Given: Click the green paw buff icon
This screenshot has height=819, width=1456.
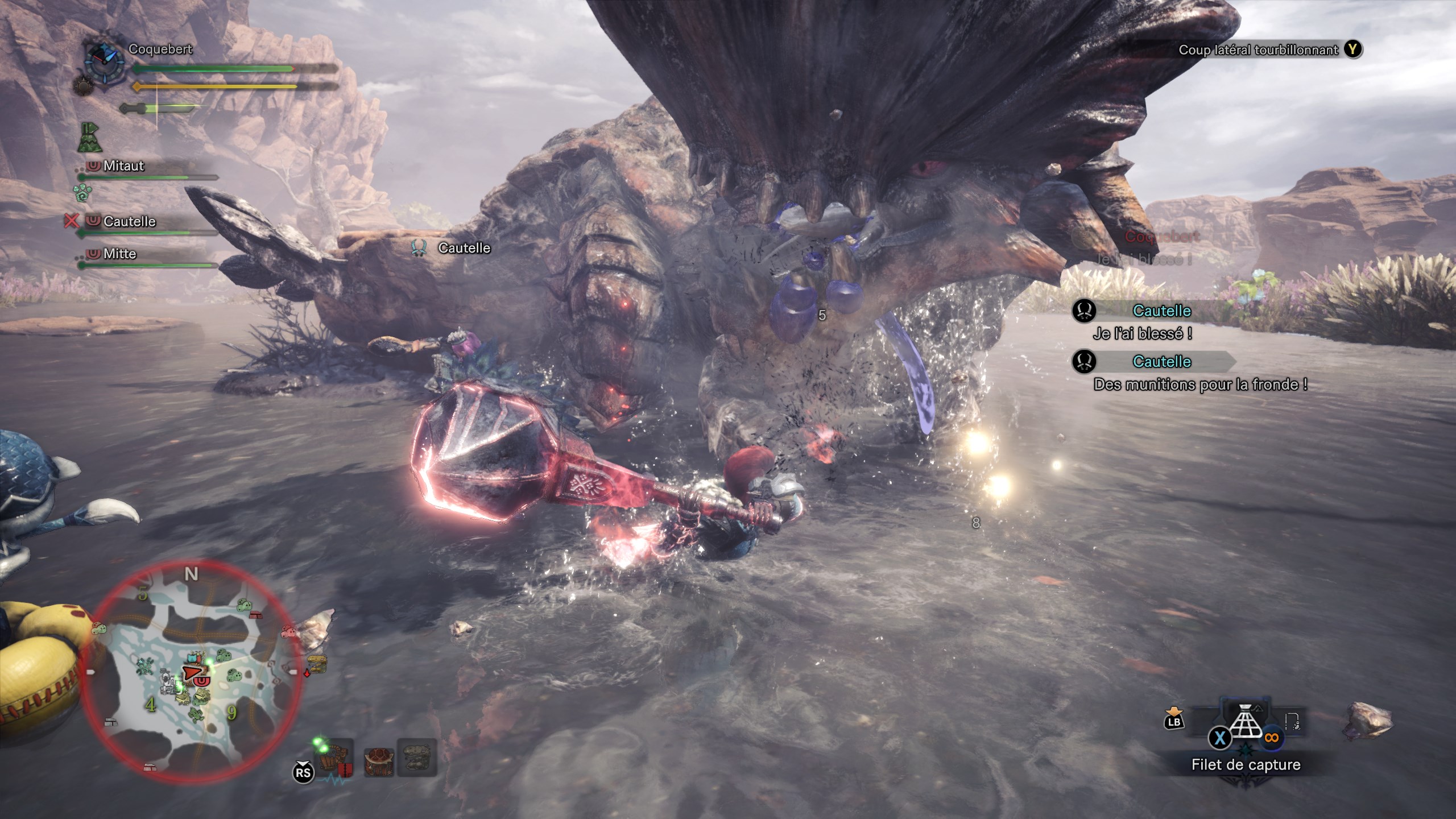Looking at the screenshot, I should click(82, 193).
